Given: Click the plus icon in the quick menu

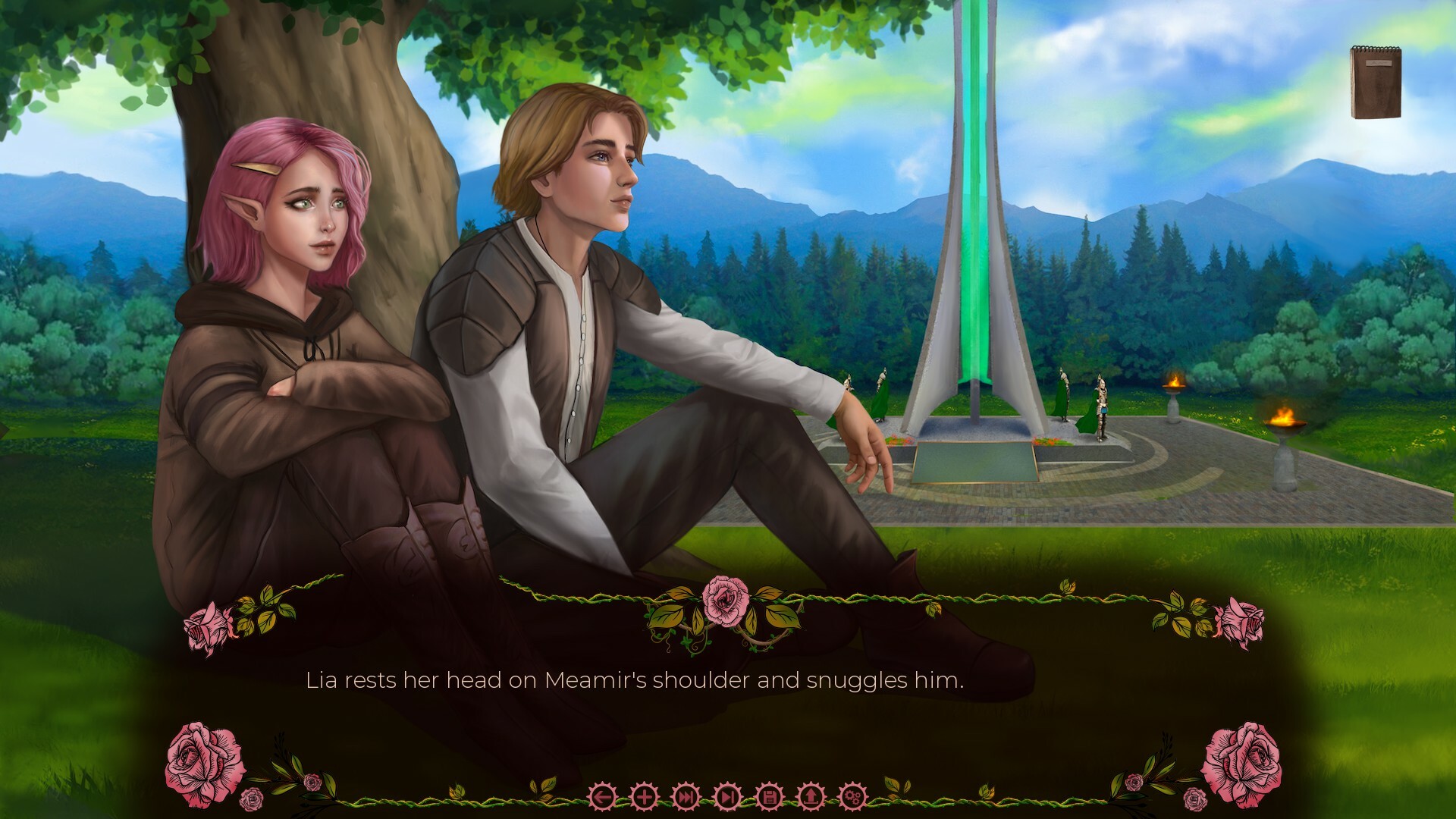Looking at the screenshot, I should tap(644, 797).
